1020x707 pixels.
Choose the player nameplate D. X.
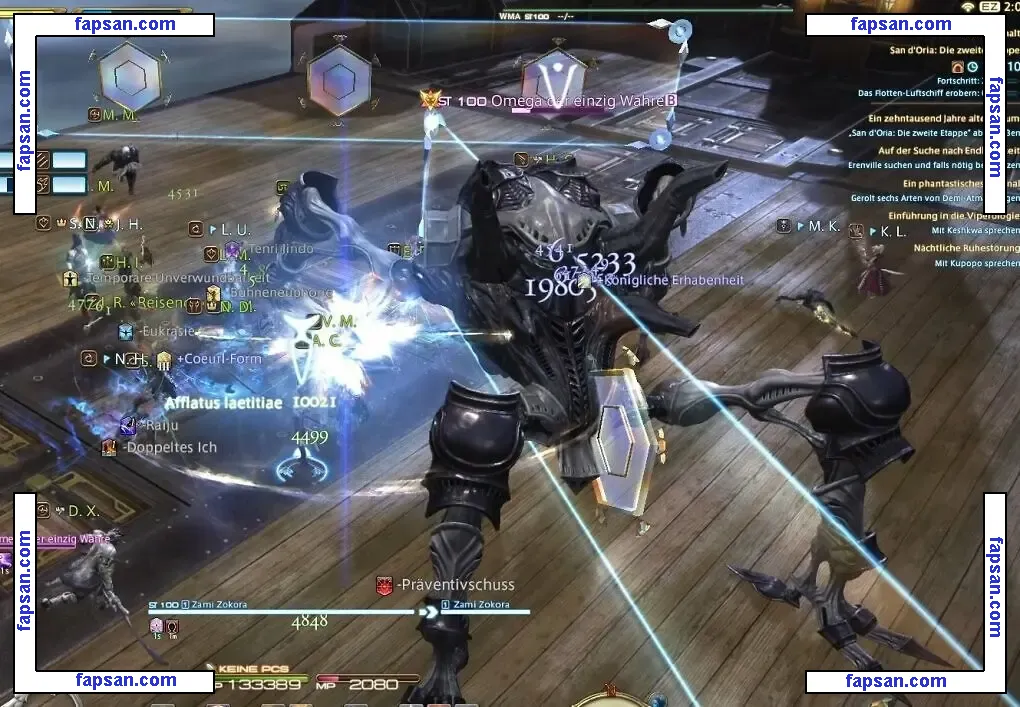click(83, 511)
